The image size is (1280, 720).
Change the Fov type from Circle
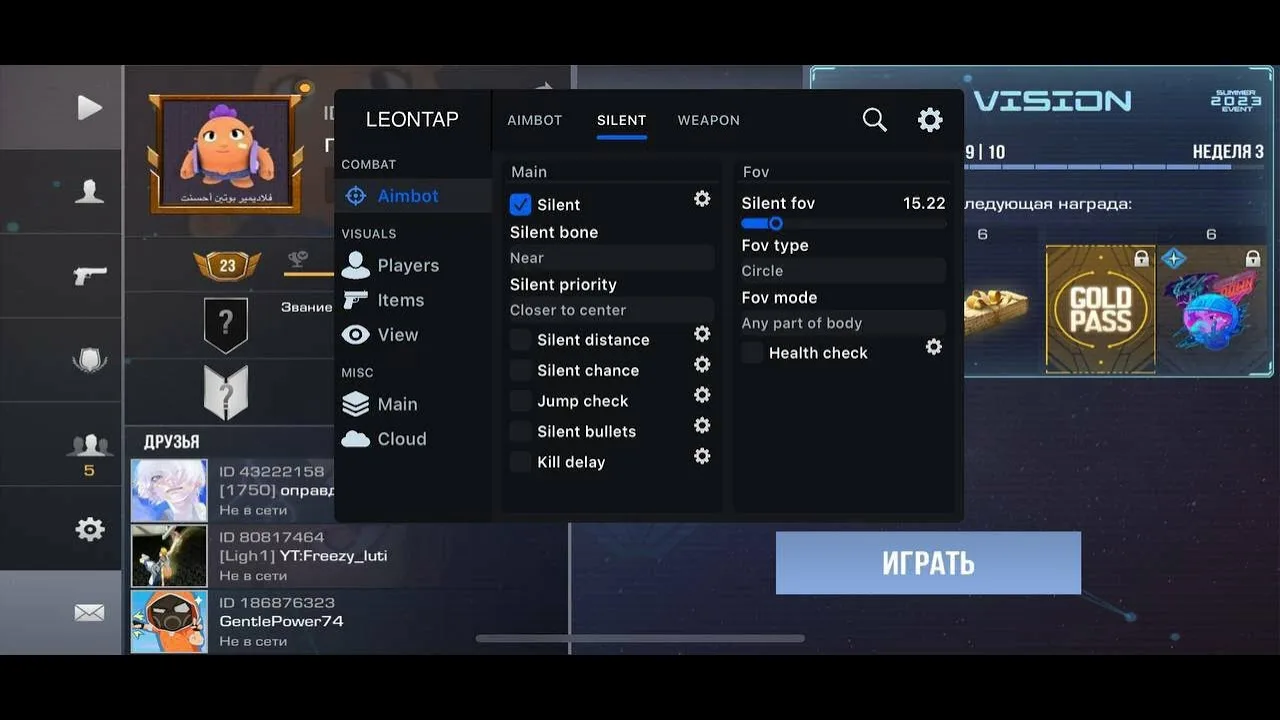pos(842,270)
